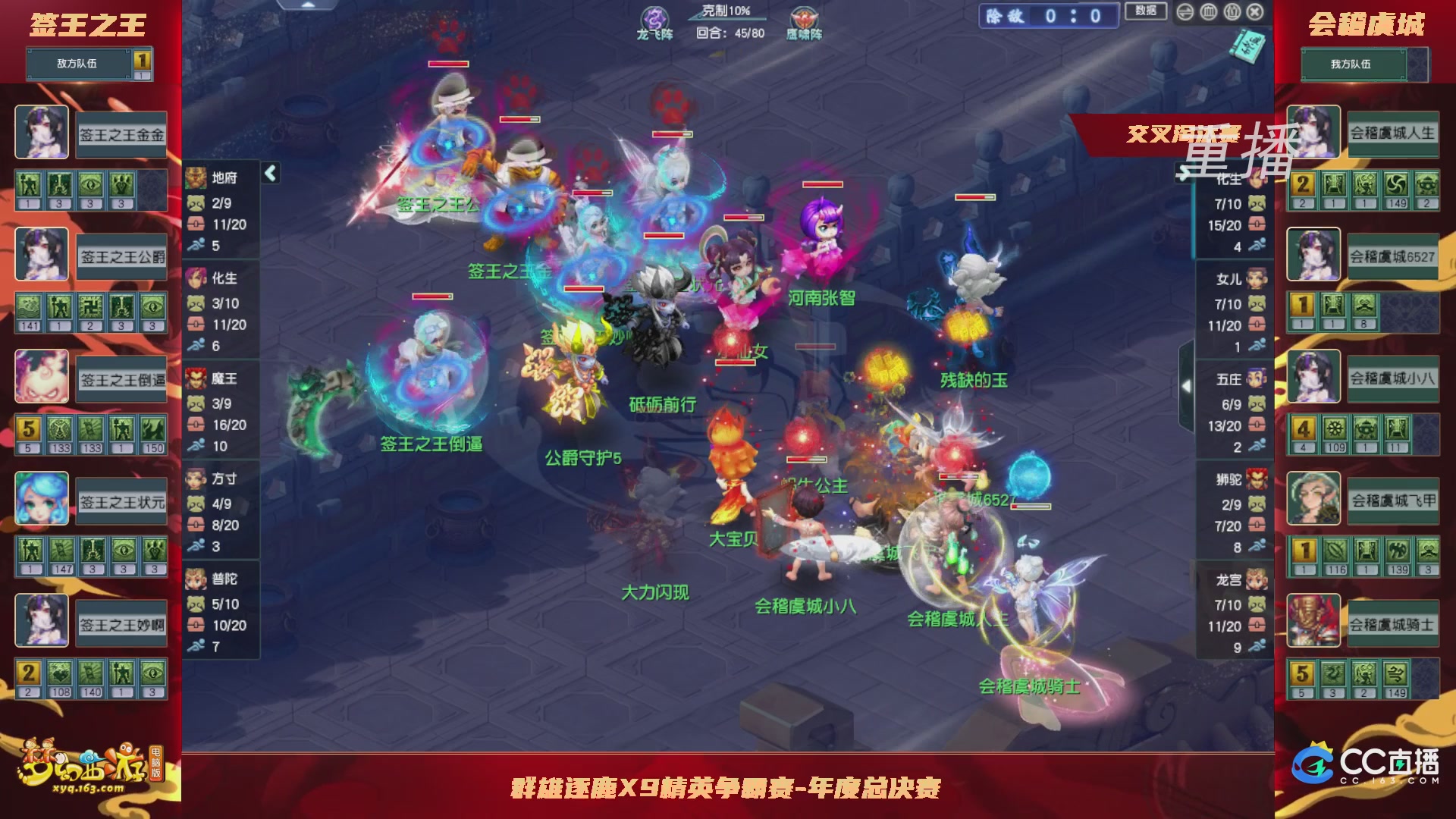Open the 数据 stats button
This screenshot has width=1456, height=819.
tap(1146, 13)
